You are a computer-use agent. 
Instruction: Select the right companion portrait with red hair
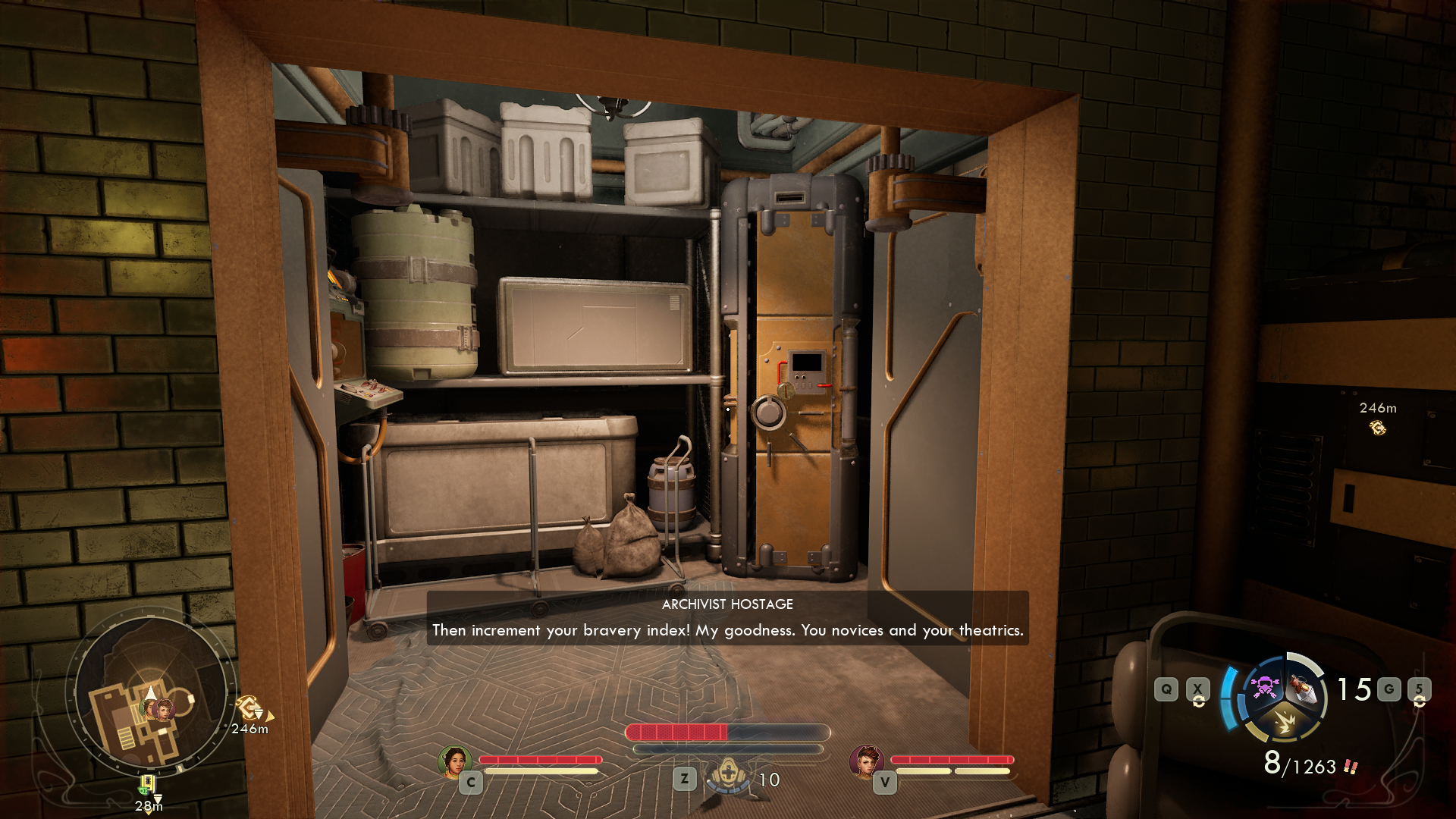(866, 761)
